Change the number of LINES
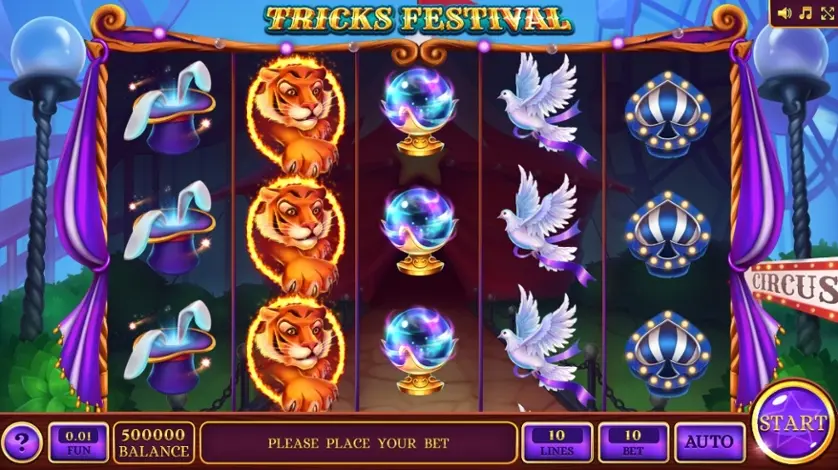This screenshot has height=470, width=838. point(556,442)
